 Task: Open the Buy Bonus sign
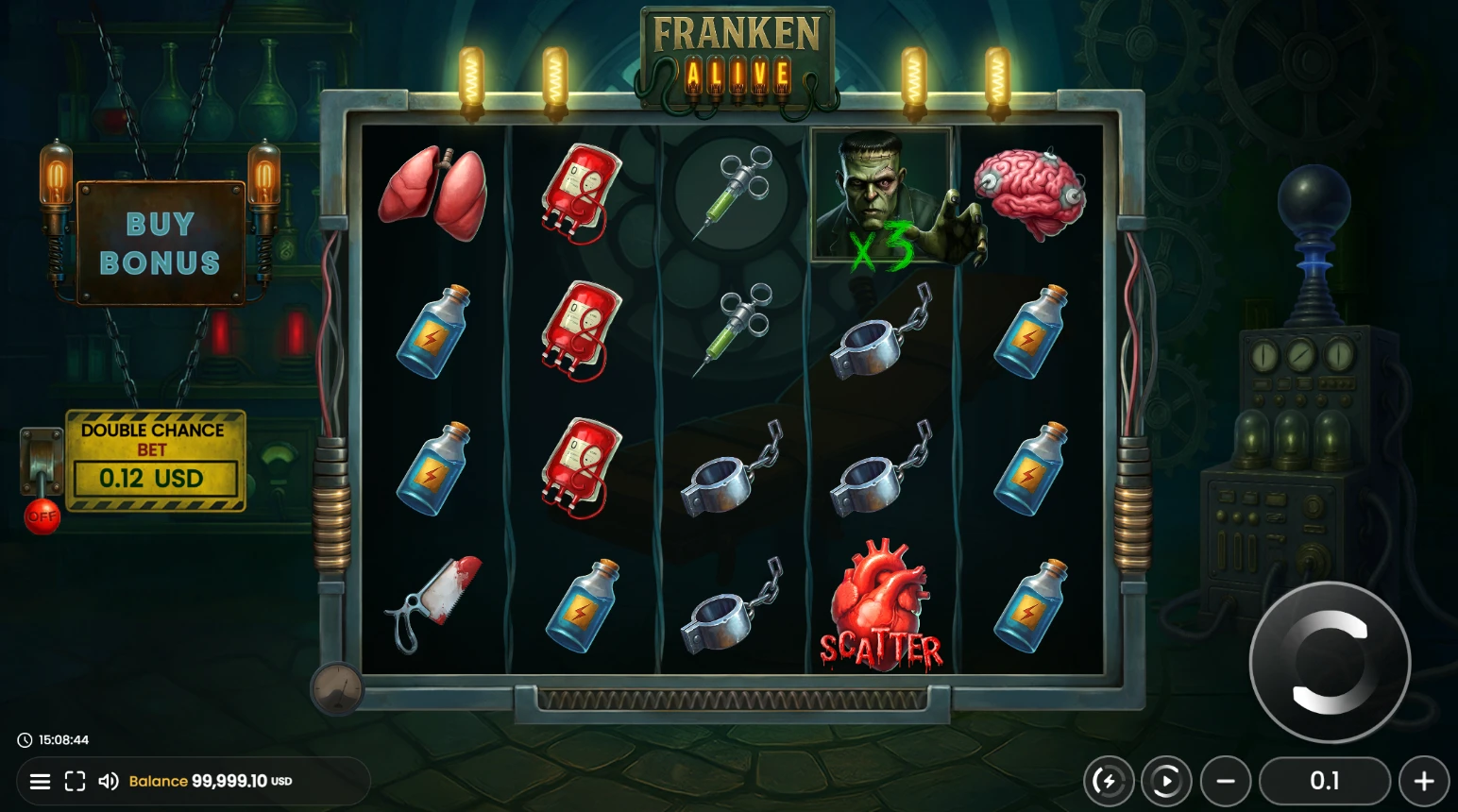[x=160, y=243]
